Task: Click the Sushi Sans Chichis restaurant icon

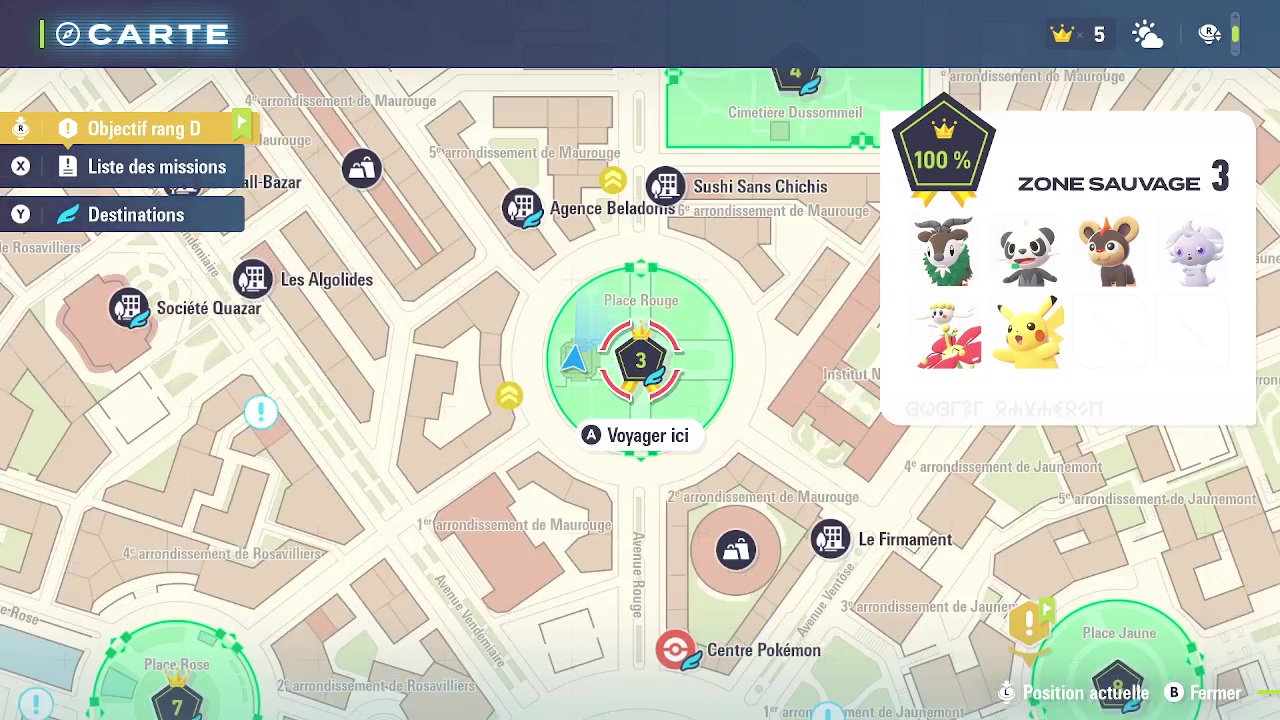Action: [665, 187]
